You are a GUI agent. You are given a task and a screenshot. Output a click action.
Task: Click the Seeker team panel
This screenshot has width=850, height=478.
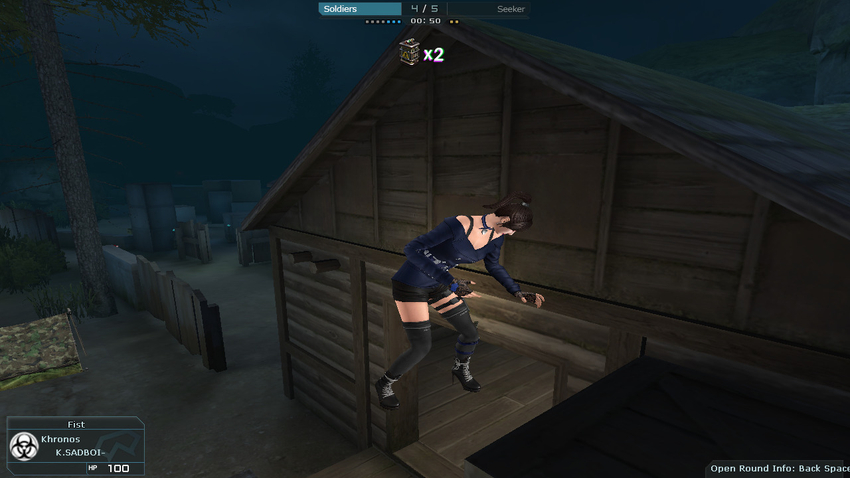[488, 9]
